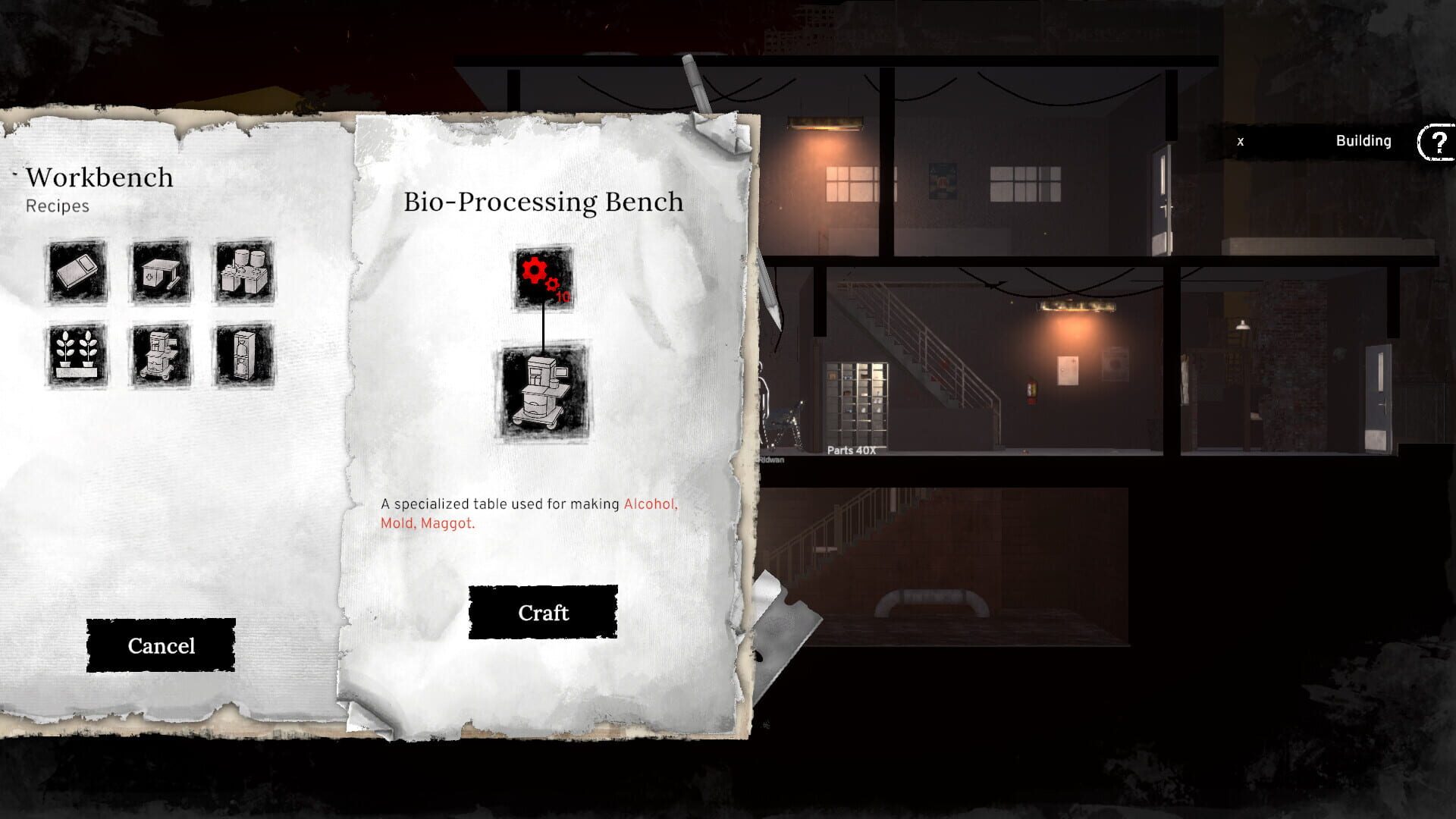Expand the chevron next to Workbench title

click(14, 173)
